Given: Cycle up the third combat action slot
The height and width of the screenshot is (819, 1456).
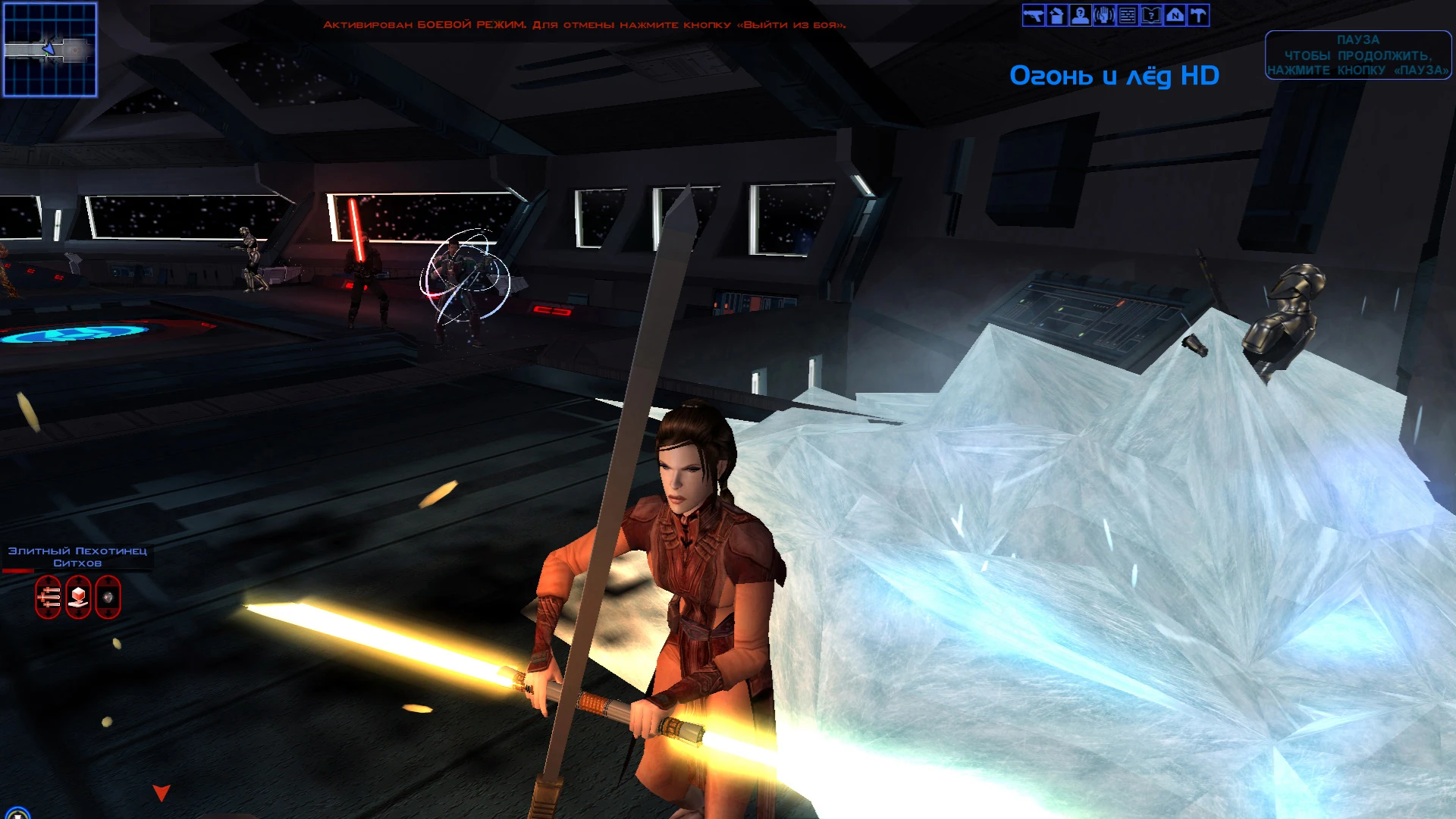Looking at the screenshot, I should [x=108, y=579].
